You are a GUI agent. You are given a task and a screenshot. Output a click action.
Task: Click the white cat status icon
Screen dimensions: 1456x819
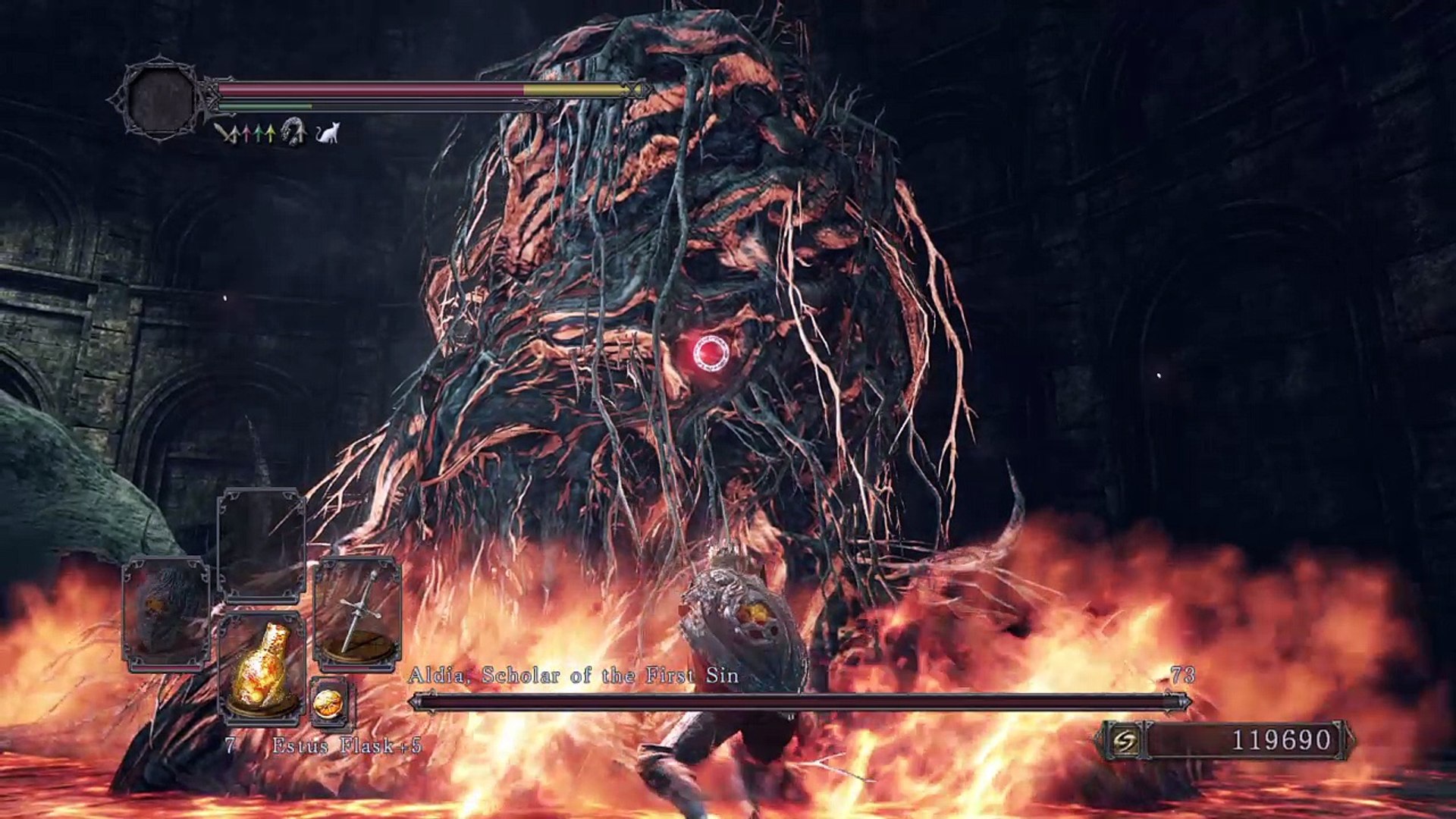click(x=328, y=133)
